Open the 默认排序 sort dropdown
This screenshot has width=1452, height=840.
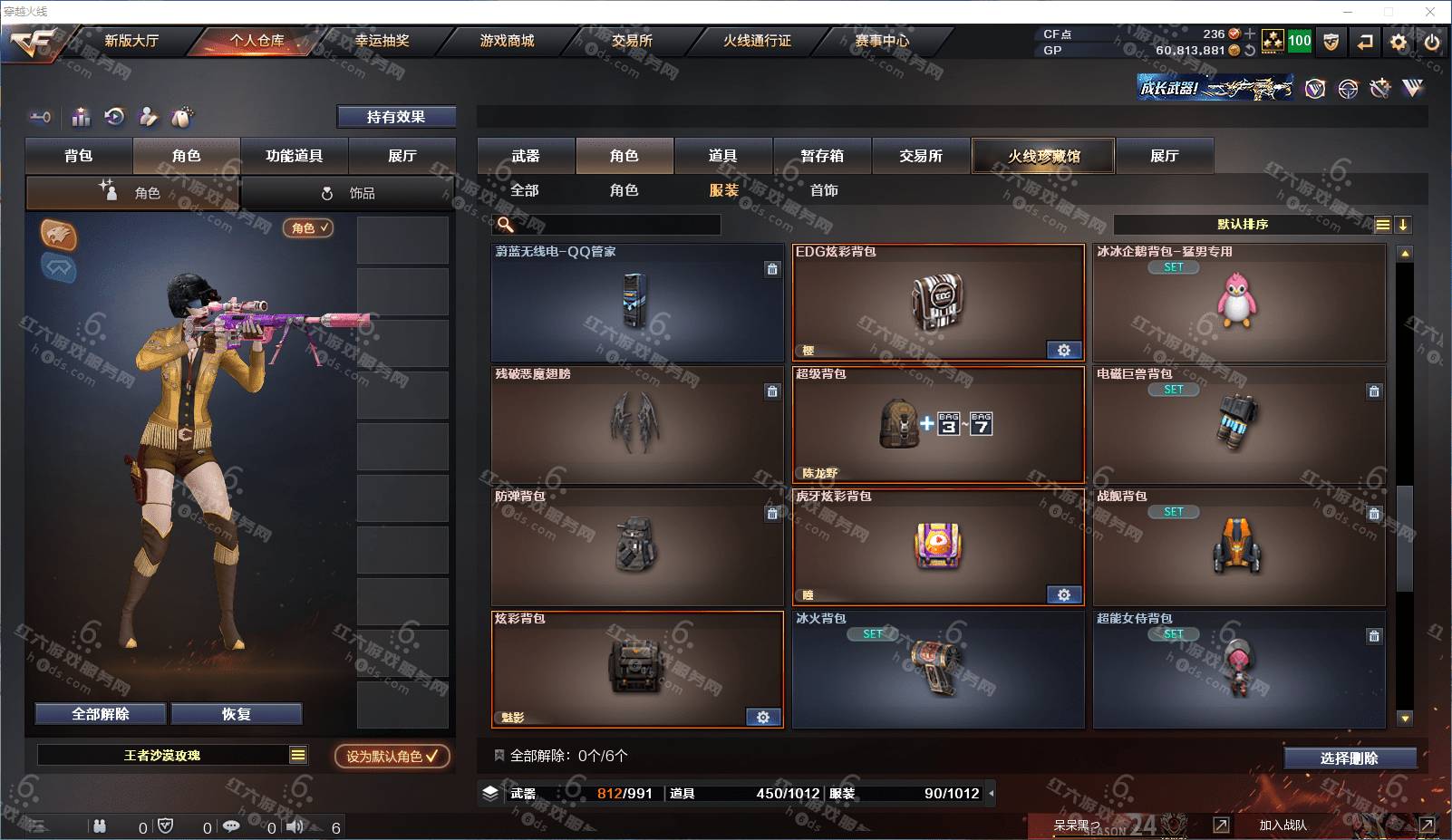pyautogui.click(x=1243, y=225)
